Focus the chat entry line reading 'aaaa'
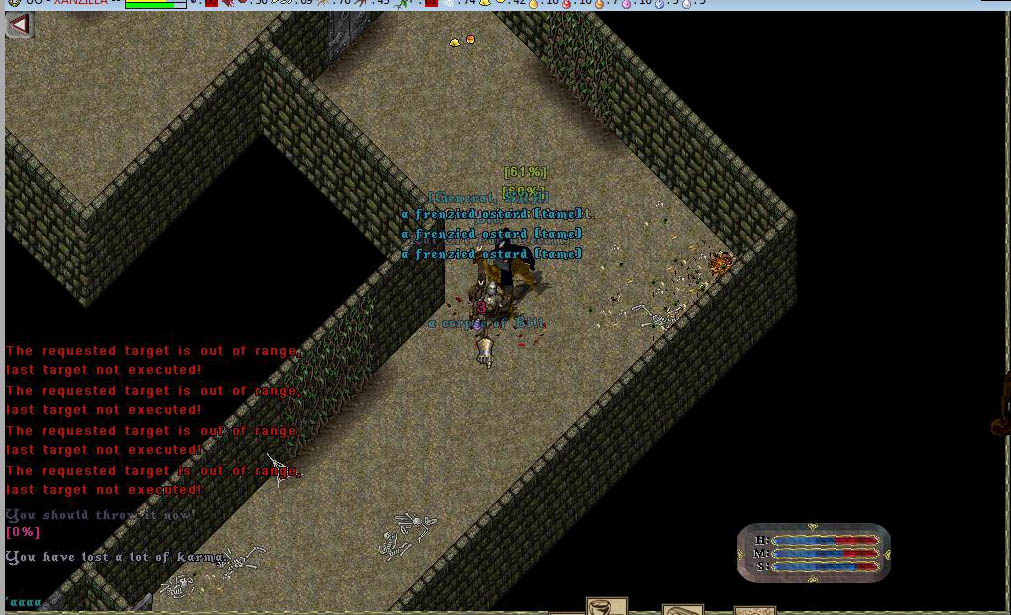Screen dimensions: 1011x615 tap(25, 604)
